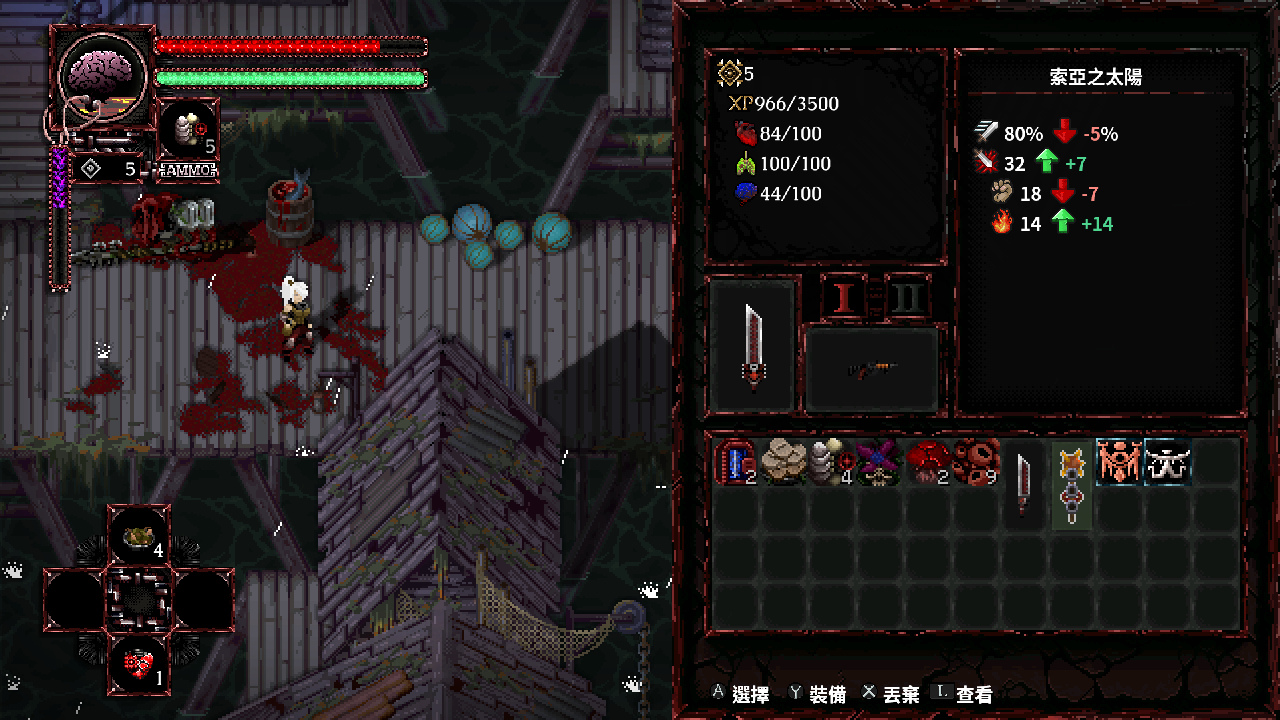The image size is (1280, 720).
Task: Choose the white rune item
Action: (x=1167, y=462)
